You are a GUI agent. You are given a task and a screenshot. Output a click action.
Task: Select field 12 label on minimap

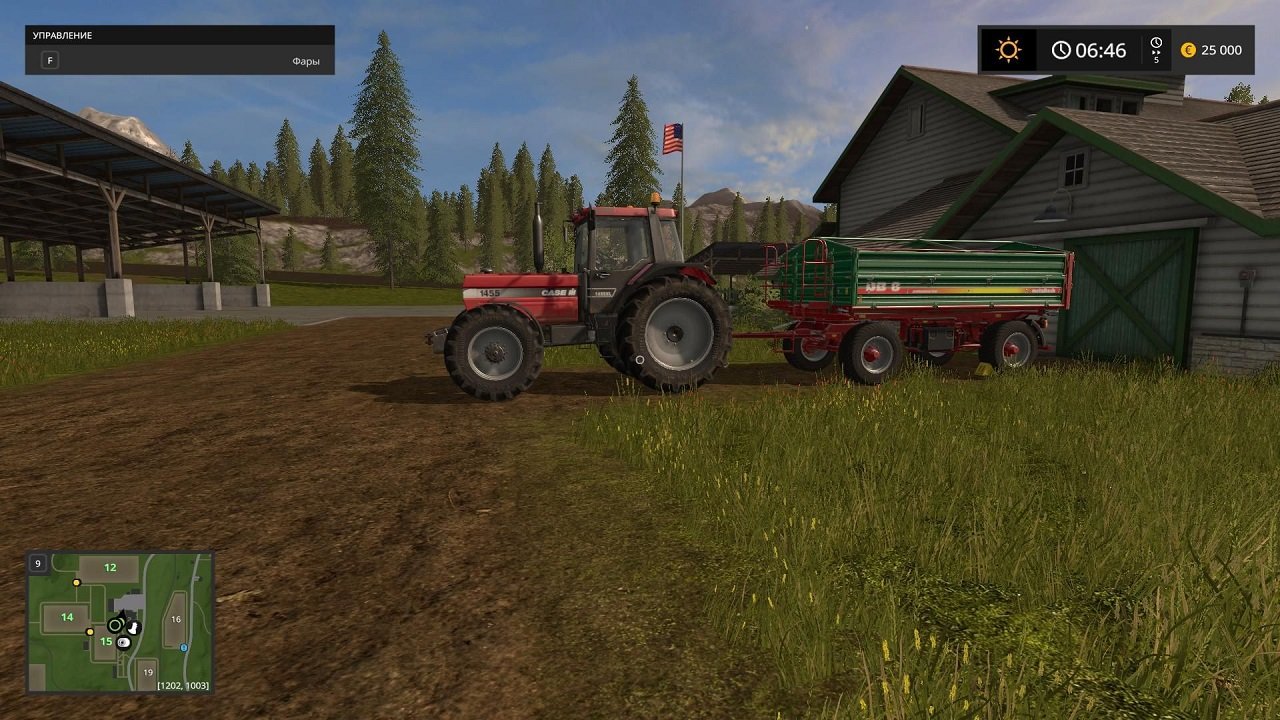pyautogui.click(x=109, y=567)
